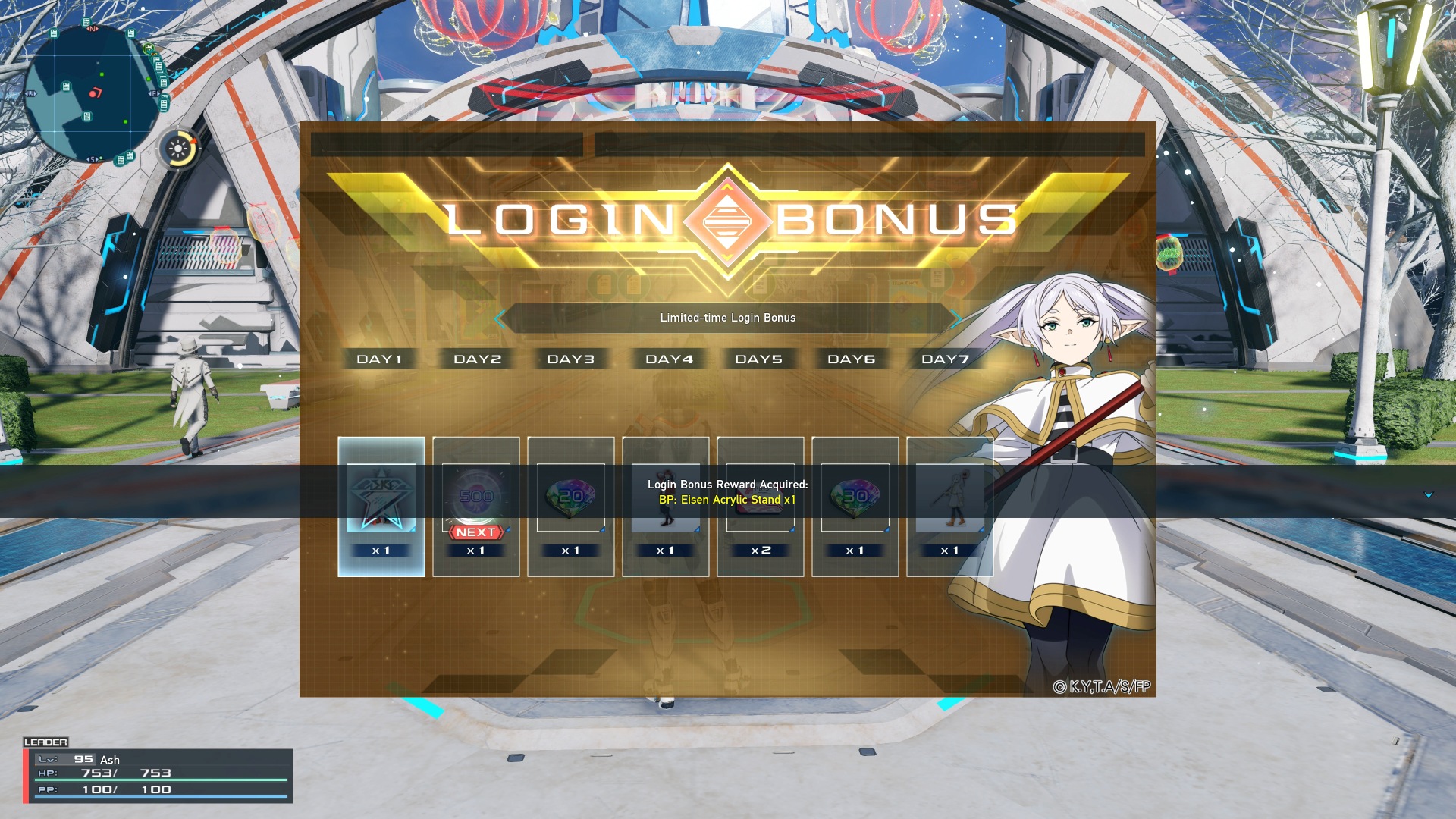The height and width of the screenshot is (819, 1456).
Task: Click the compass dial beside the minimap
Action: click(178, 149)
